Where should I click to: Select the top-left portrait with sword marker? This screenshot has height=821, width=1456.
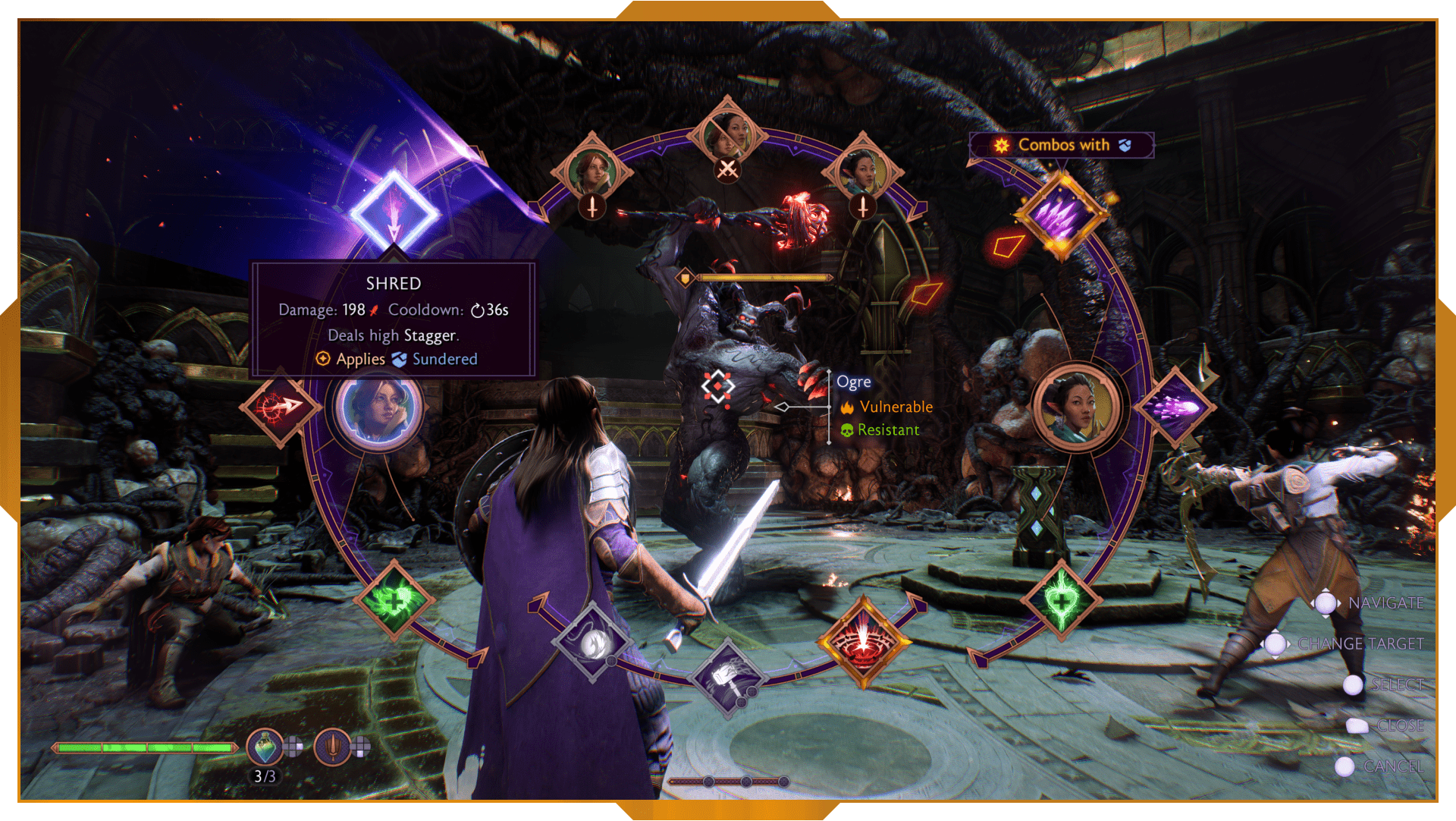[592, 171]
